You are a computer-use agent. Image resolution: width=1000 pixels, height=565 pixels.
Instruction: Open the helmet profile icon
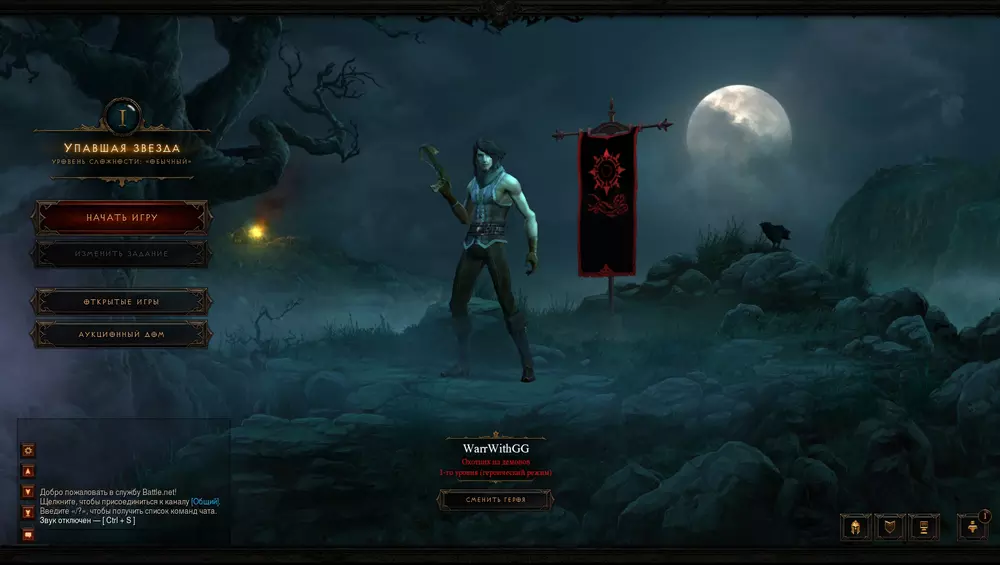point(856,527)
